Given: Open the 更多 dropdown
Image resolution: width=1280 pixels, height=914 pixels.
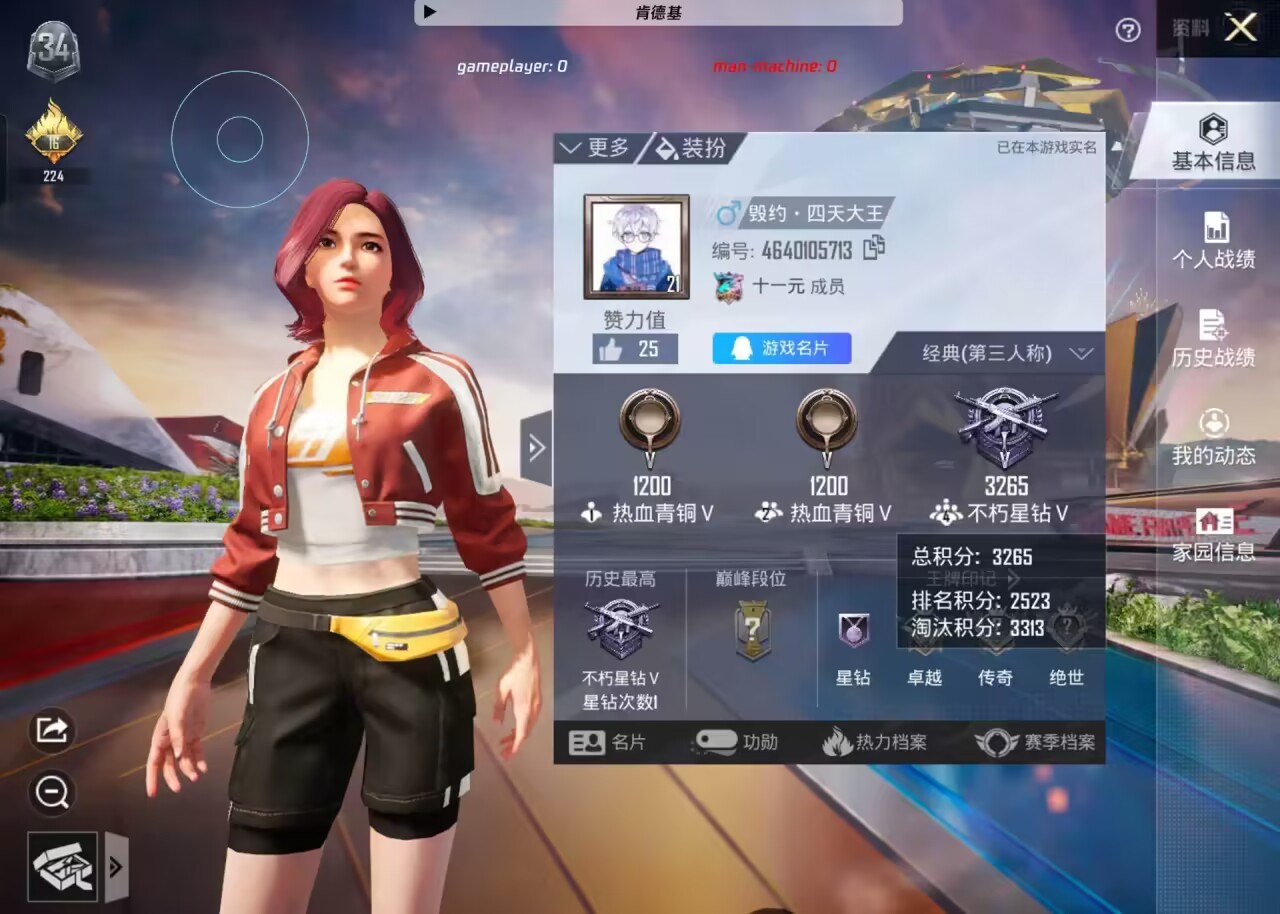Looking at the screenshot, I should [596, 148].
